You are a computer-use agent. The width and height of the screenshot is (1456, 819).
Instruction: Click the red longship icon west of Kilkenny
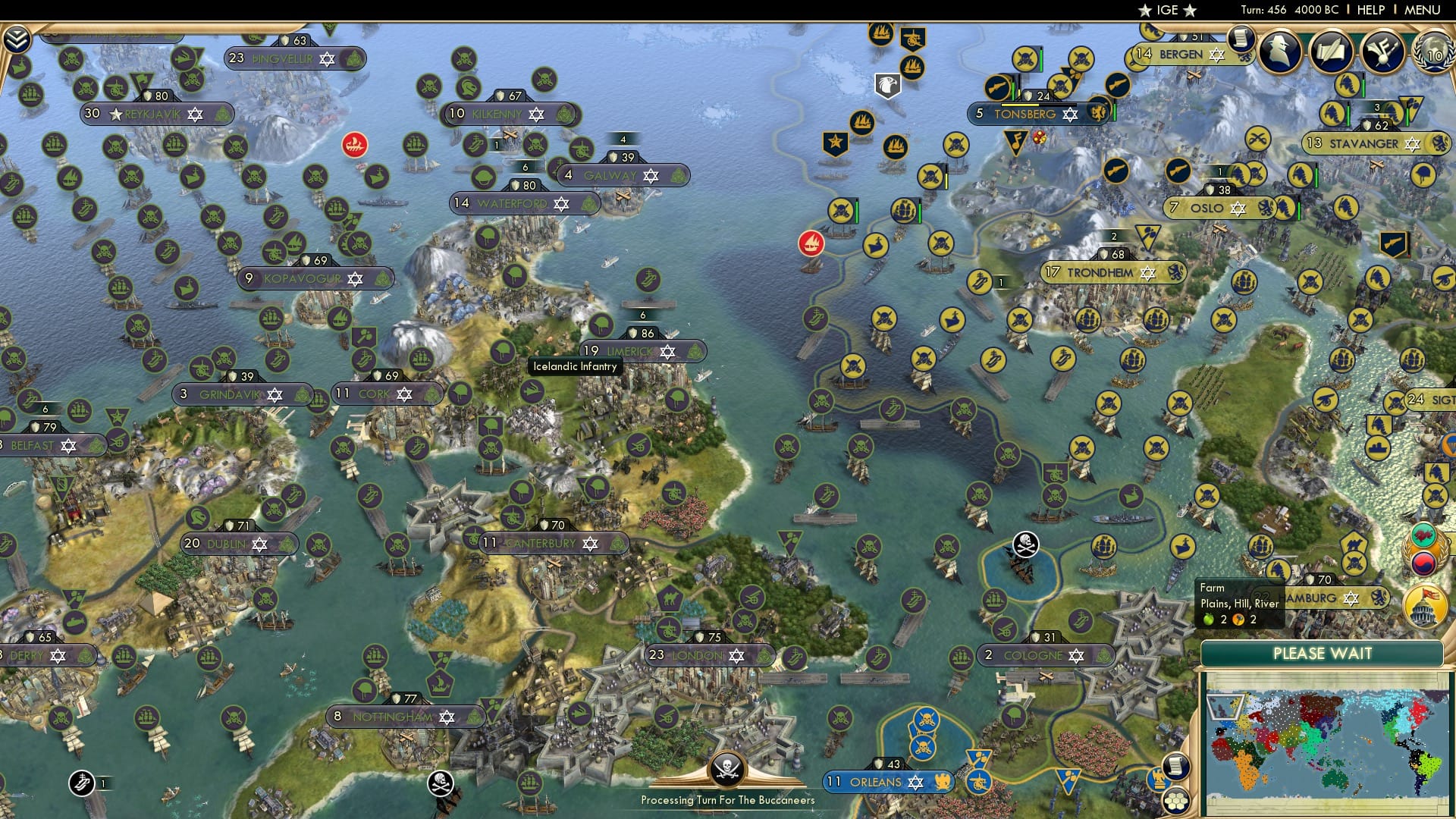(x=354, y=144)
